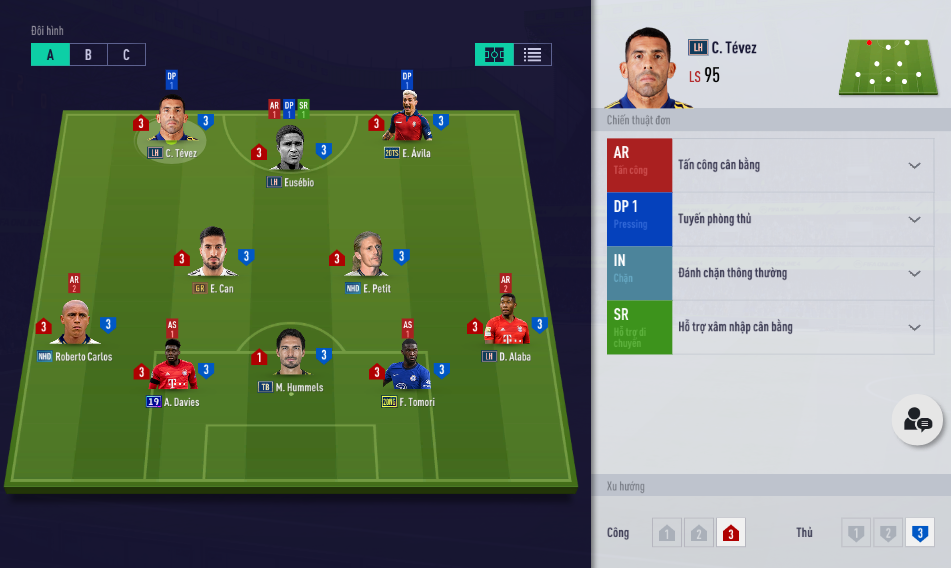The width and height of the screenshot is (951, 568).
Task: Select Roberto Carlos on the pitch
Action: (75, 323)
